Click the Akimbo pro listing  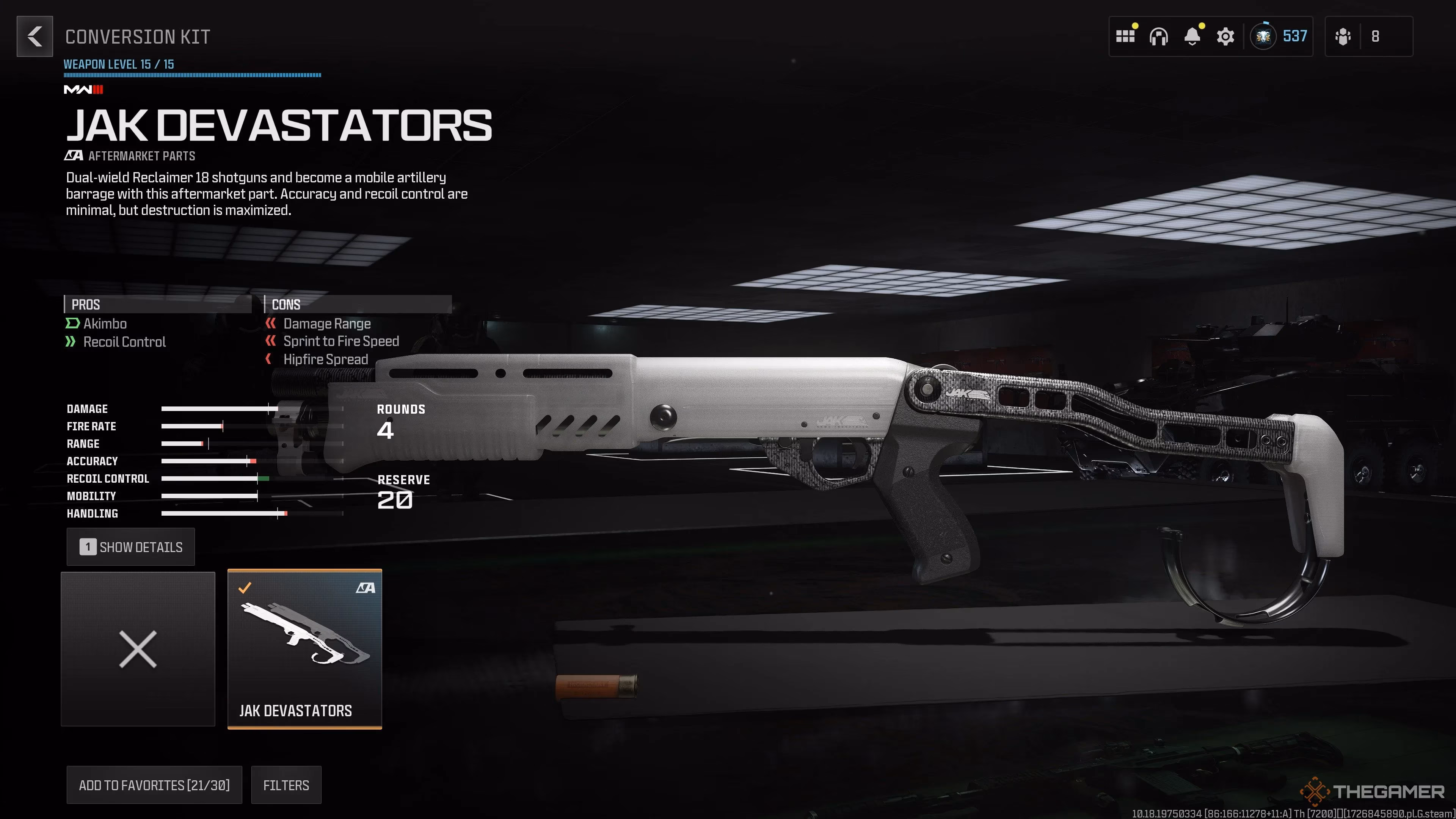[105, 323]
